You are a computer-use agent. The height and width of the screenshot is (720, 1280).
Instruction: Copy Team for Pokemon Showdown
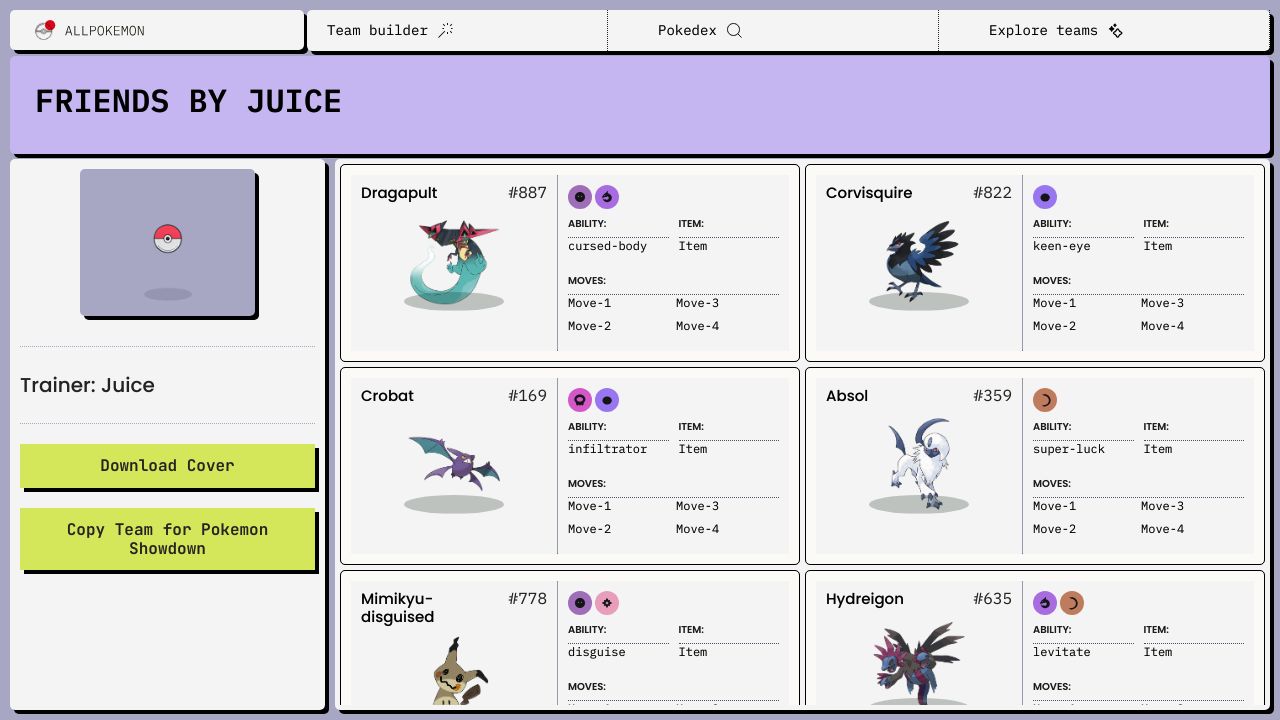(167, 539)
